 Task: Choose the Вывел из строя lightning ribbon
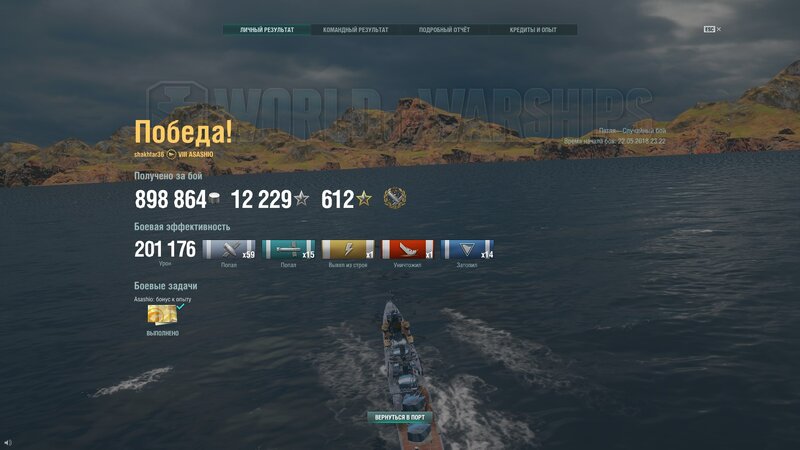(x=349, y=250)
